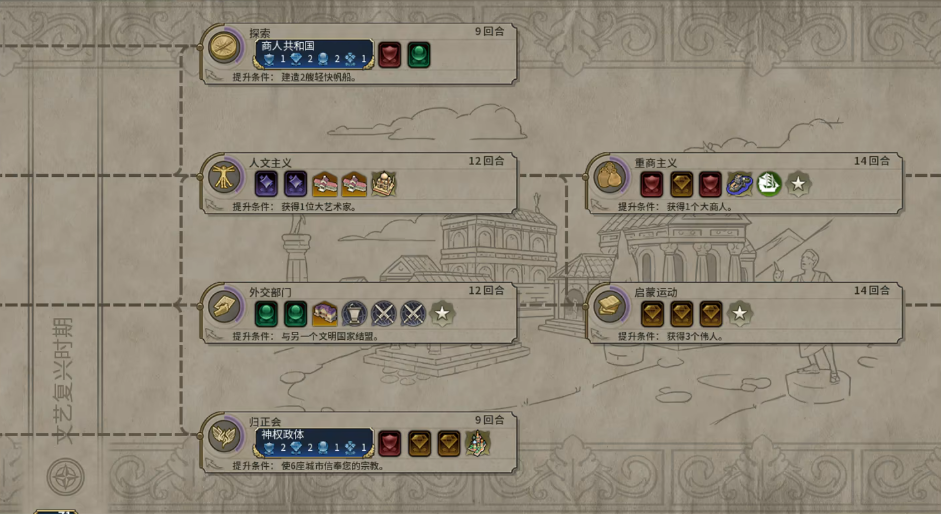Image resolution: width=941 pixels, height=514 pixels.
Task: Click the 神权政体 government banner
Action: (x=314, y=442)
